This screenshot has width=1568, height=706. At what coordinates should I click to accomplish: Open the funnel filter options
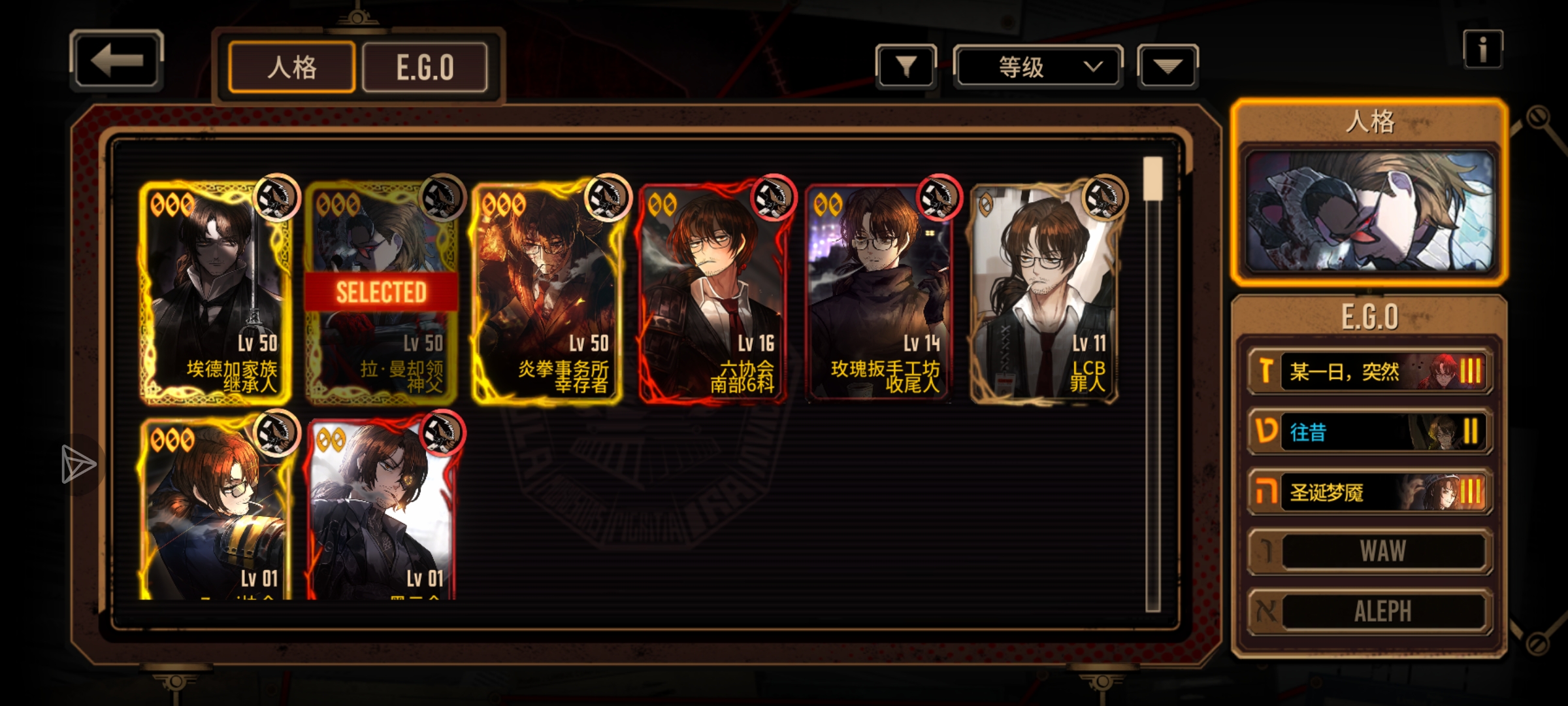[x=906, y=67]
